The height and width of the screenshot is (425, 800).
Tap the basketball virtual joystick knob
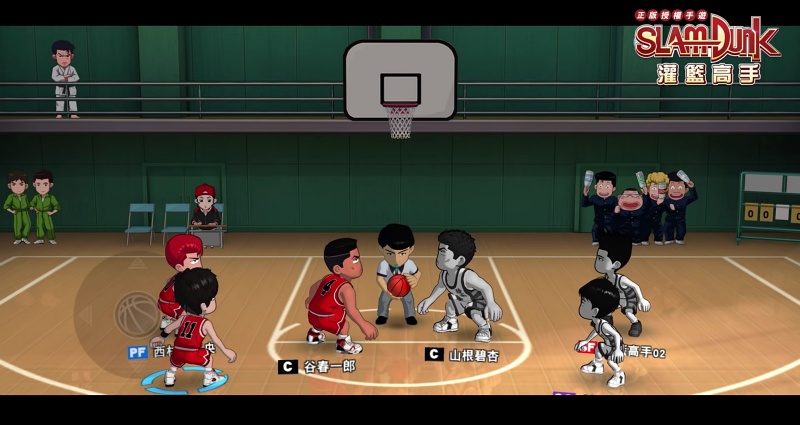137,313
